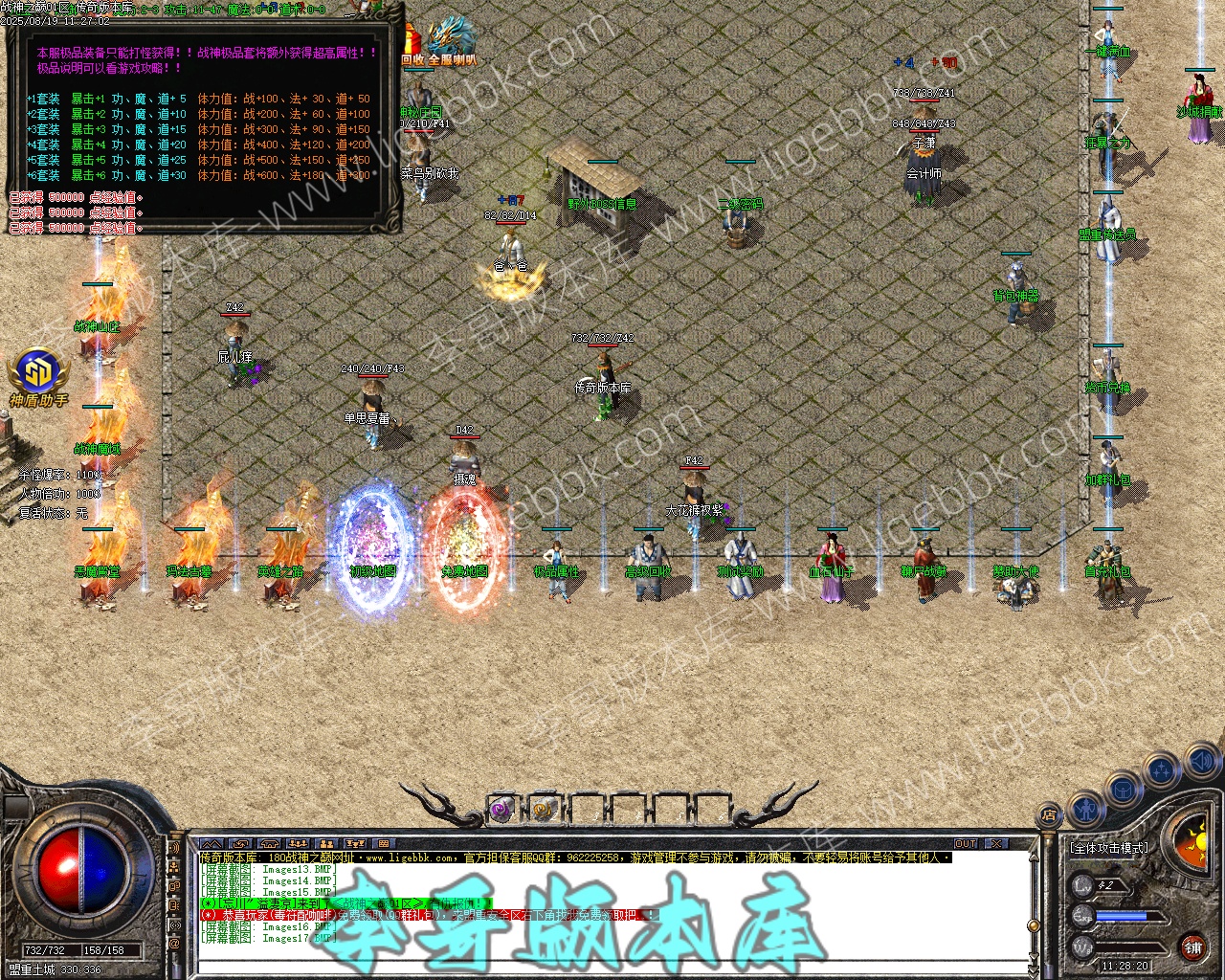The height and width of the screenshot is (980, 1225).
Task: Click the handshake trade button above chat
Action: pos(240,844)
